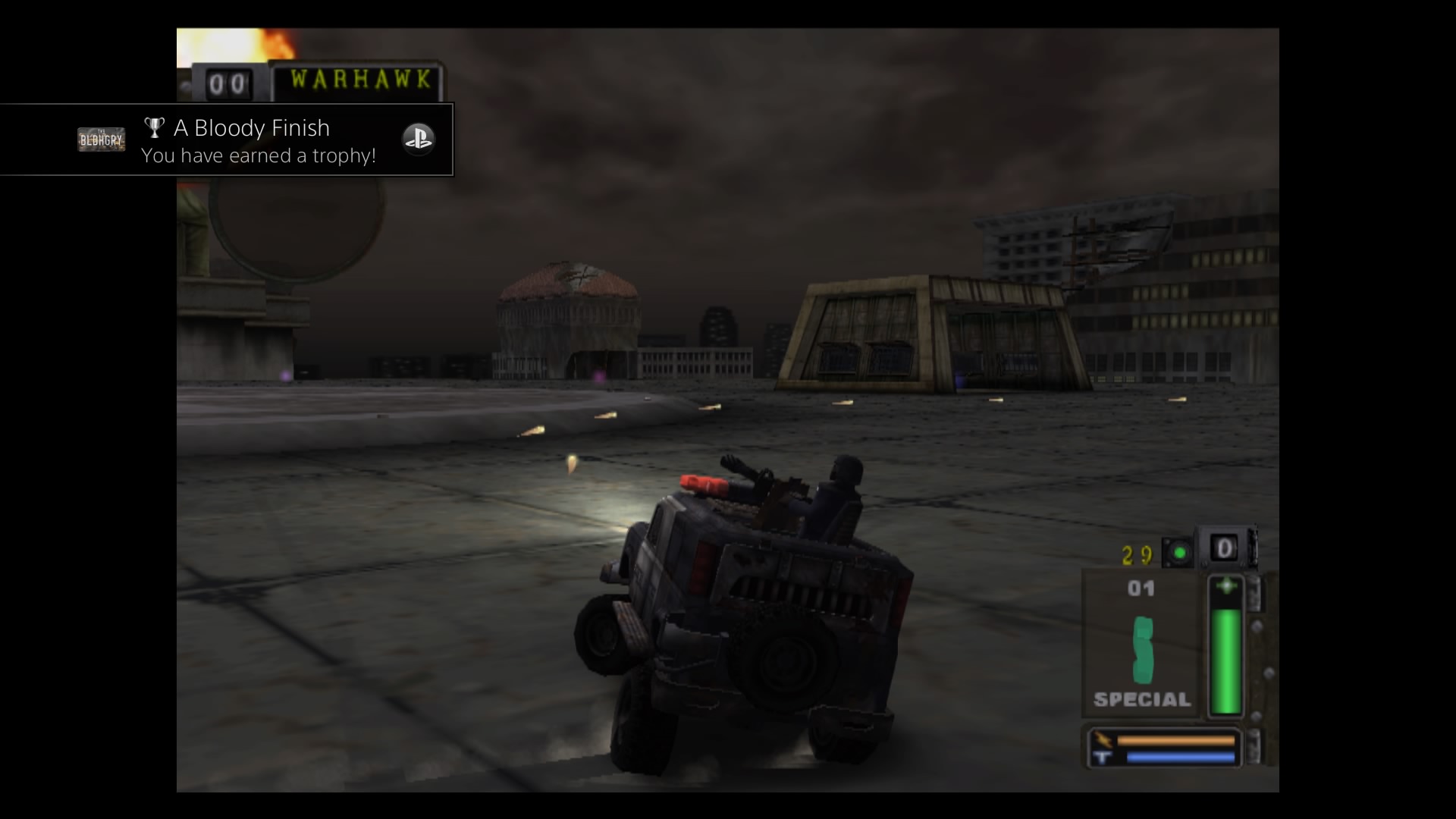
Task: Click the You have earned a trophy text
Action: (x=259, y=156)
